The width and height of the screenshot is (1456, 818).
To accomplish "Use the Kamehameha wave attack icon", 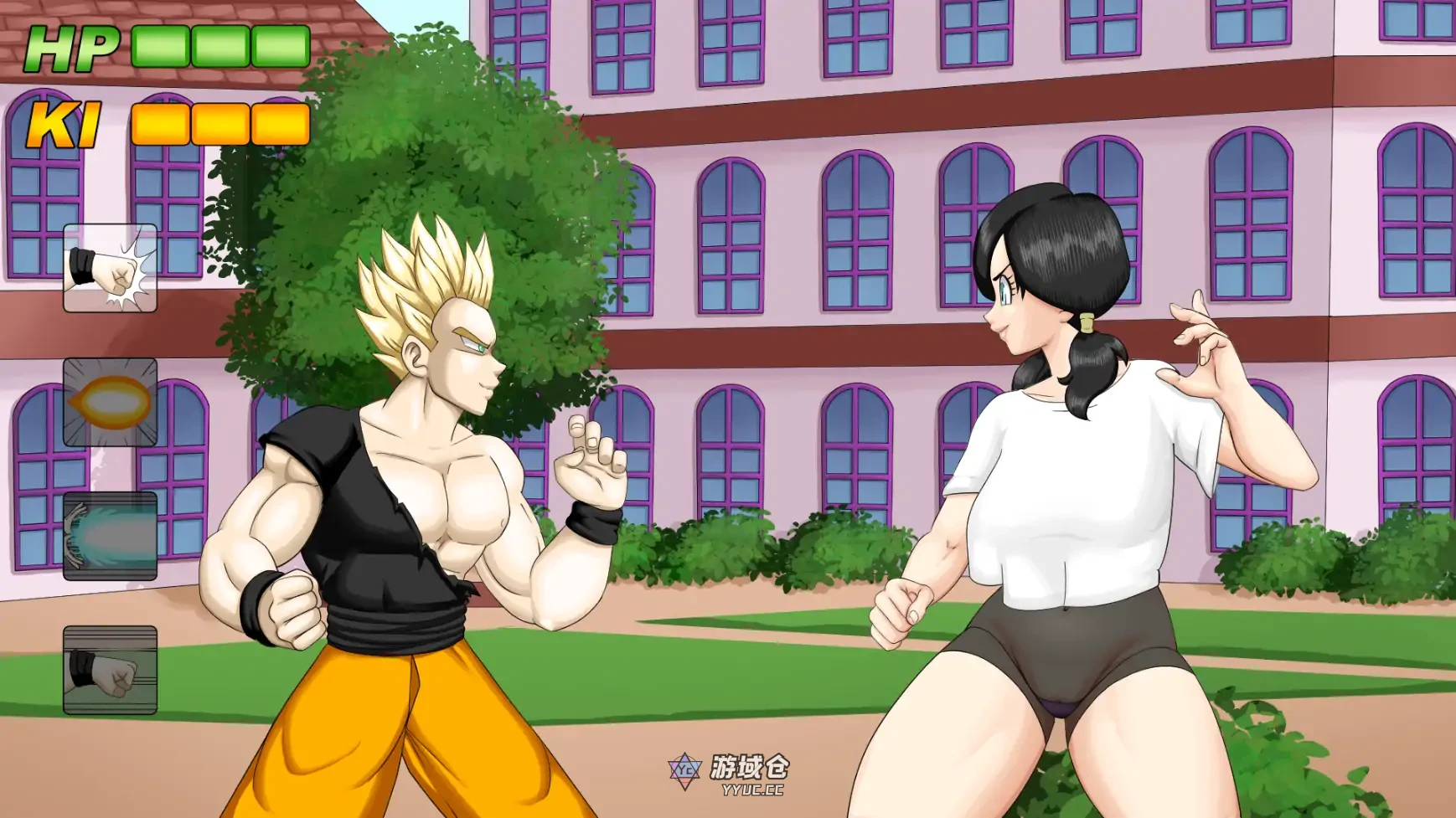I will pyautogui.click(x=109, y=536).
